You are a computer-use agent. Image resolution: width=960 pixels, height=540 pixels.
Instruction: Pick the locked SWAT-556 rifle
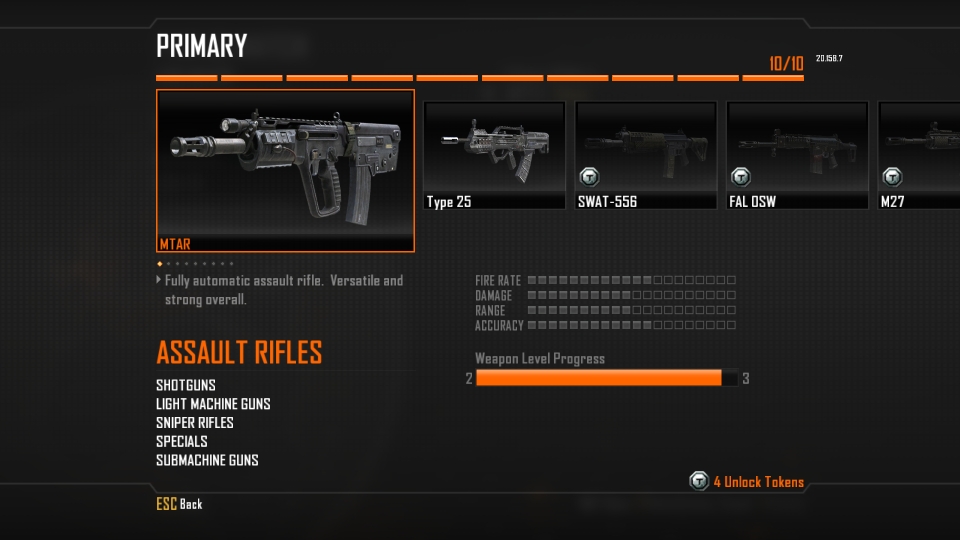[x=646, y=155]
